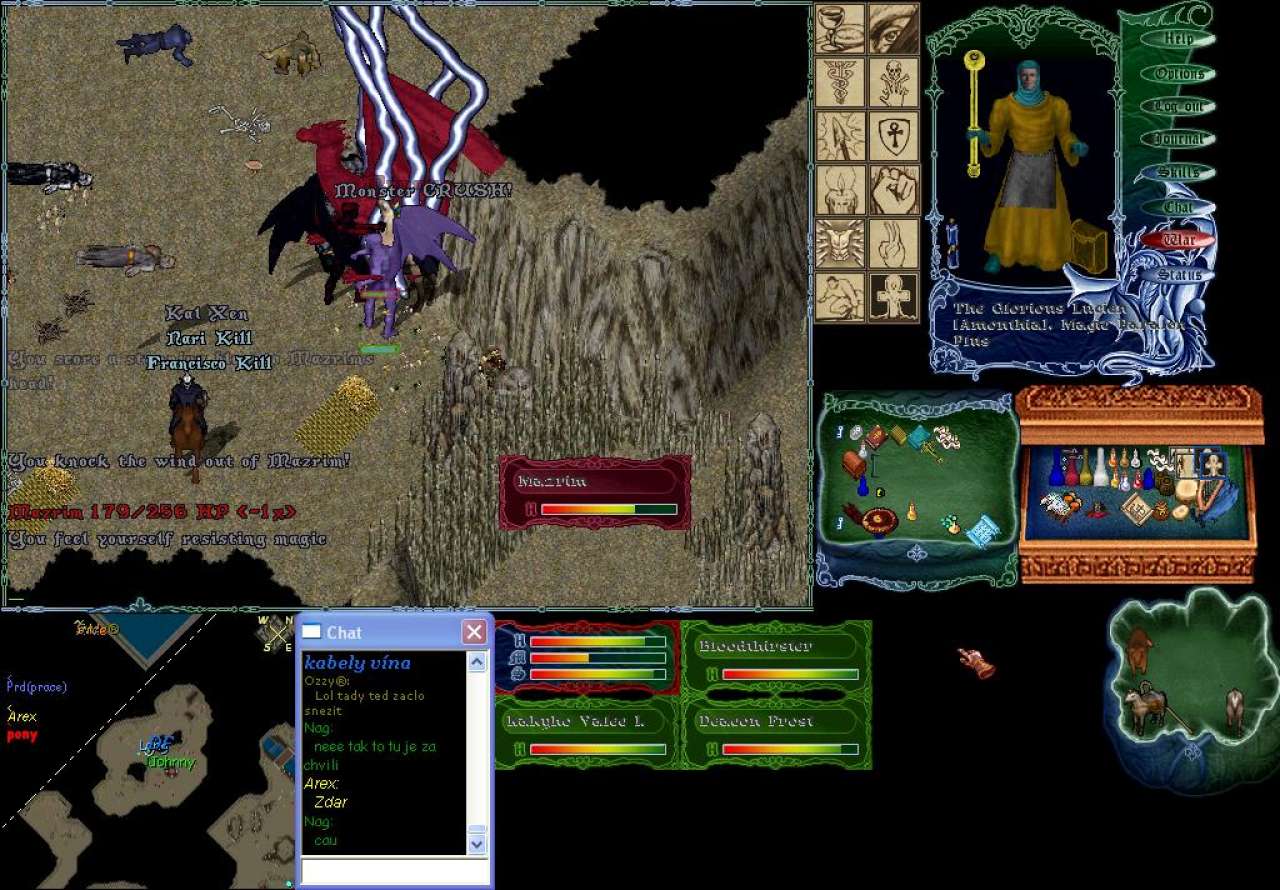Screen dimensions: 1280x890
Task: Focus the Chat message input field
Action: [x=394, y=871]
